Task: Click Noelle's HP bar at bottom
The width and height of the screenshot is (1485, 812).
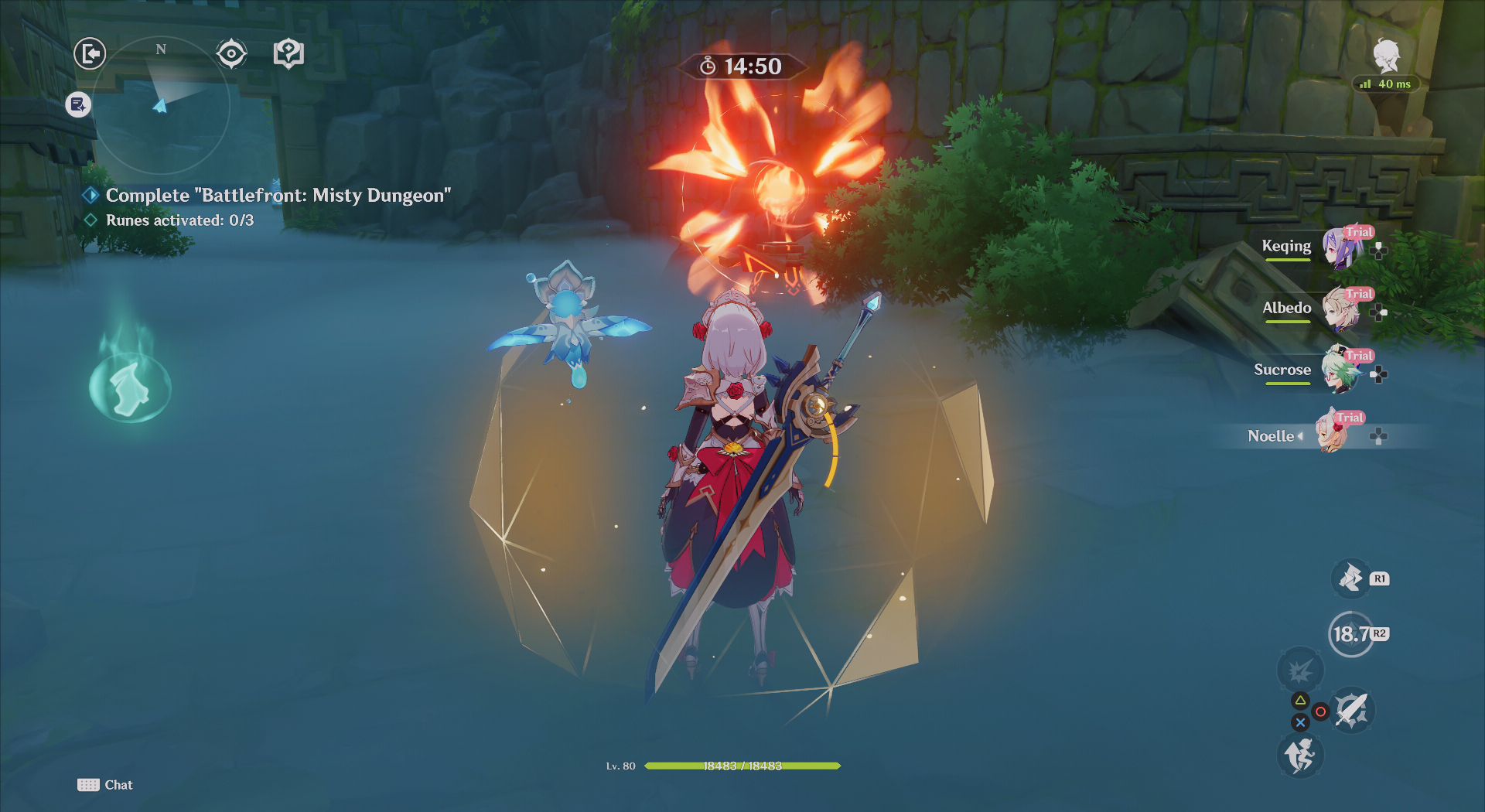Action: coord(742,766)
